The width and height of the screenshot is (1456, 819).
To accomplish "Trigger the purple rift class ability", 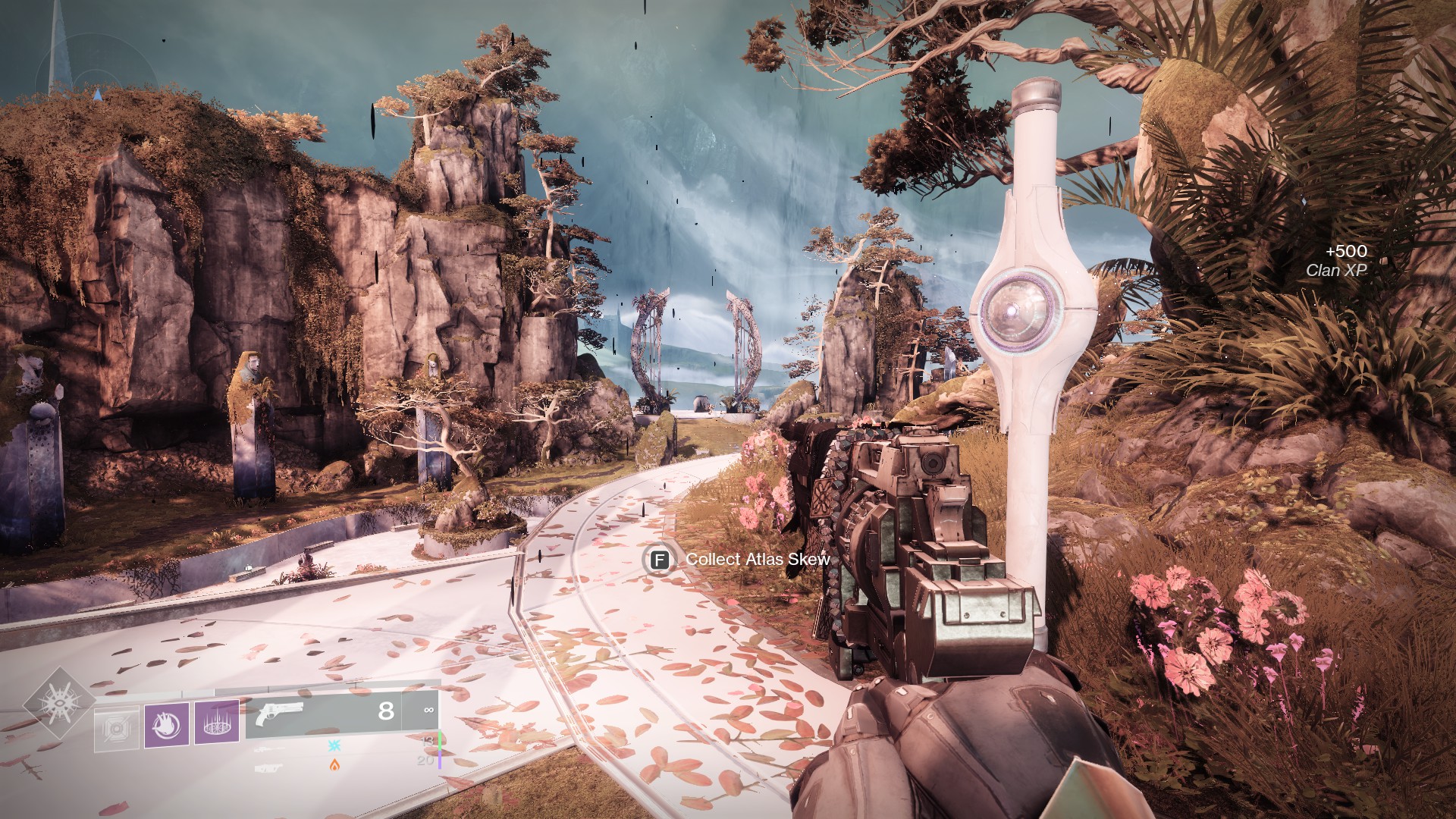I will click(217, 723).
